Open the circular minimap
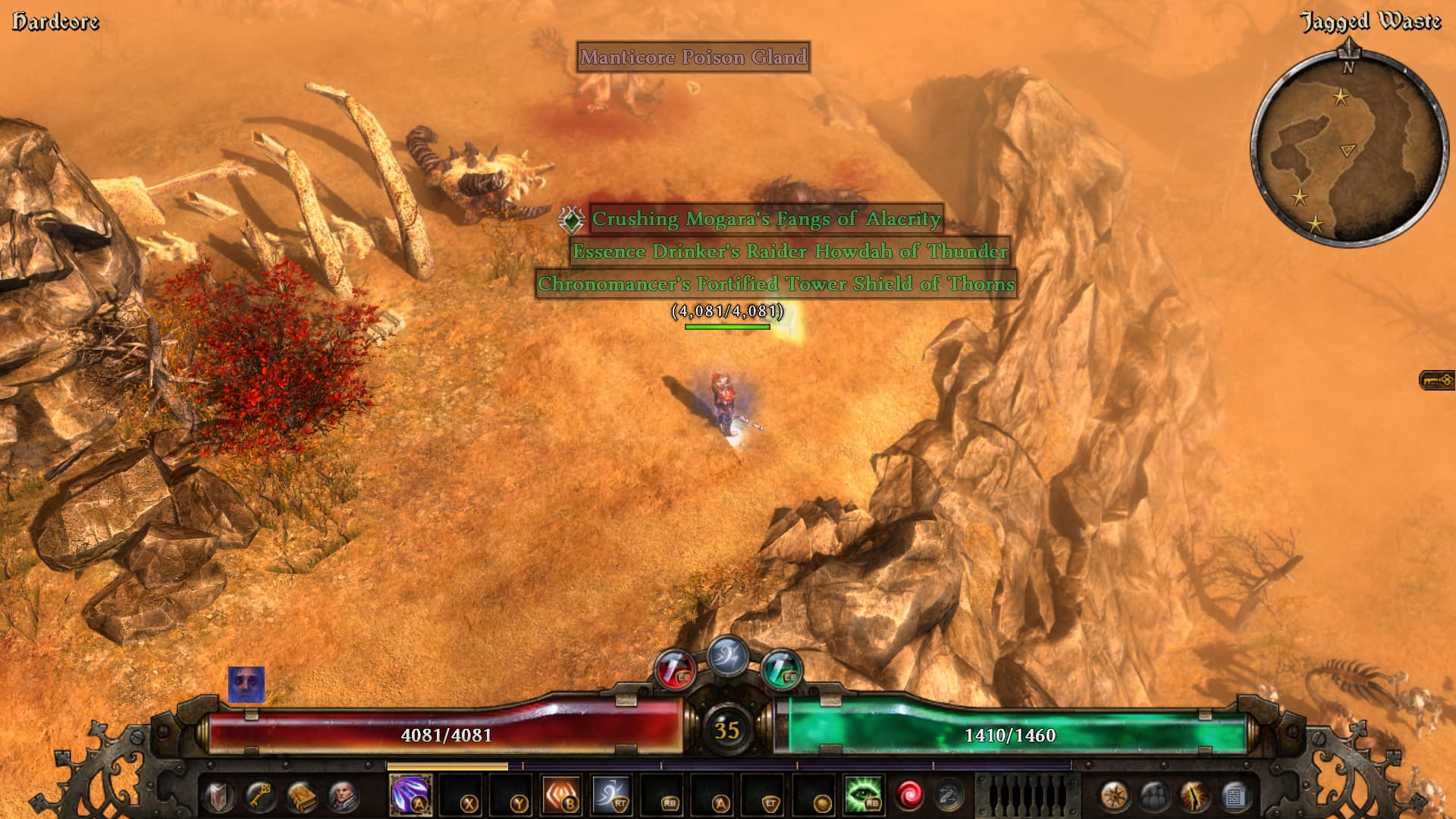The width and height of the screenshot is (1456, 819). (1347, 148)
